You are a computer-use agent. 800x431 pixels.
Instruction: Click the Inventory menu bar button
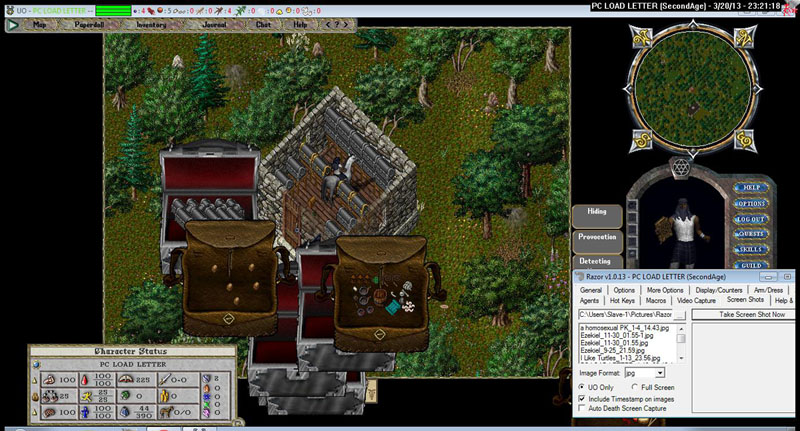[x=151, y=23]
